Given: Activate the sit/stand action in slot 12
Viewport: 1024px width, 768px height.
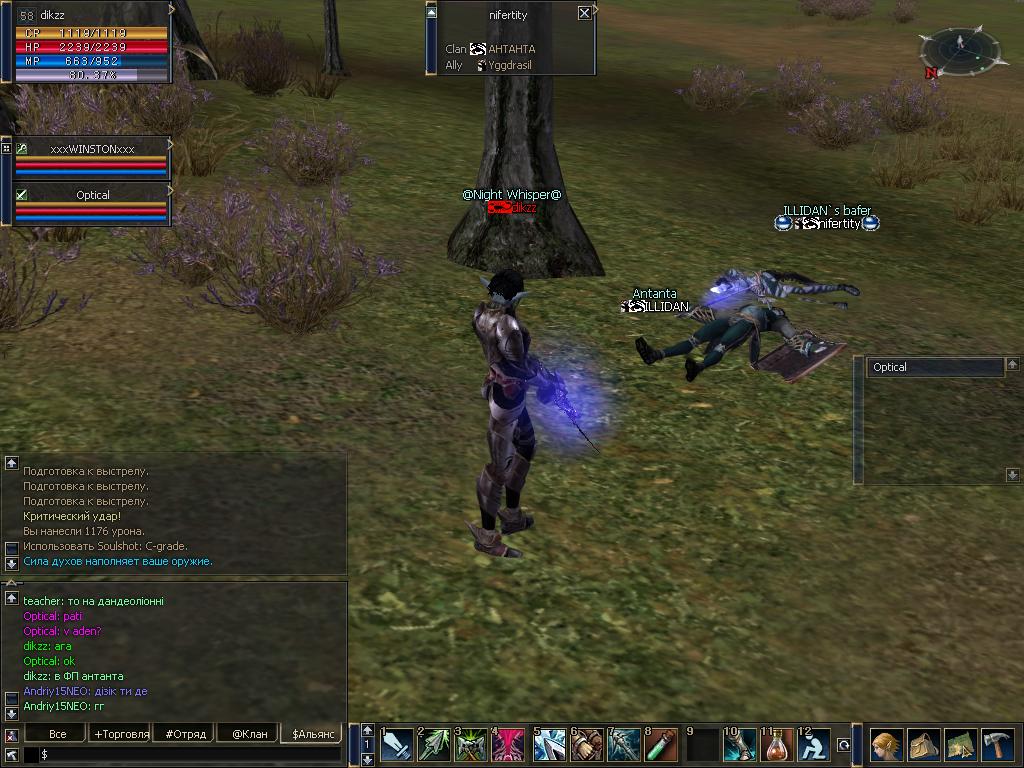Looking at the screenshot, I should tap(813, 745).
